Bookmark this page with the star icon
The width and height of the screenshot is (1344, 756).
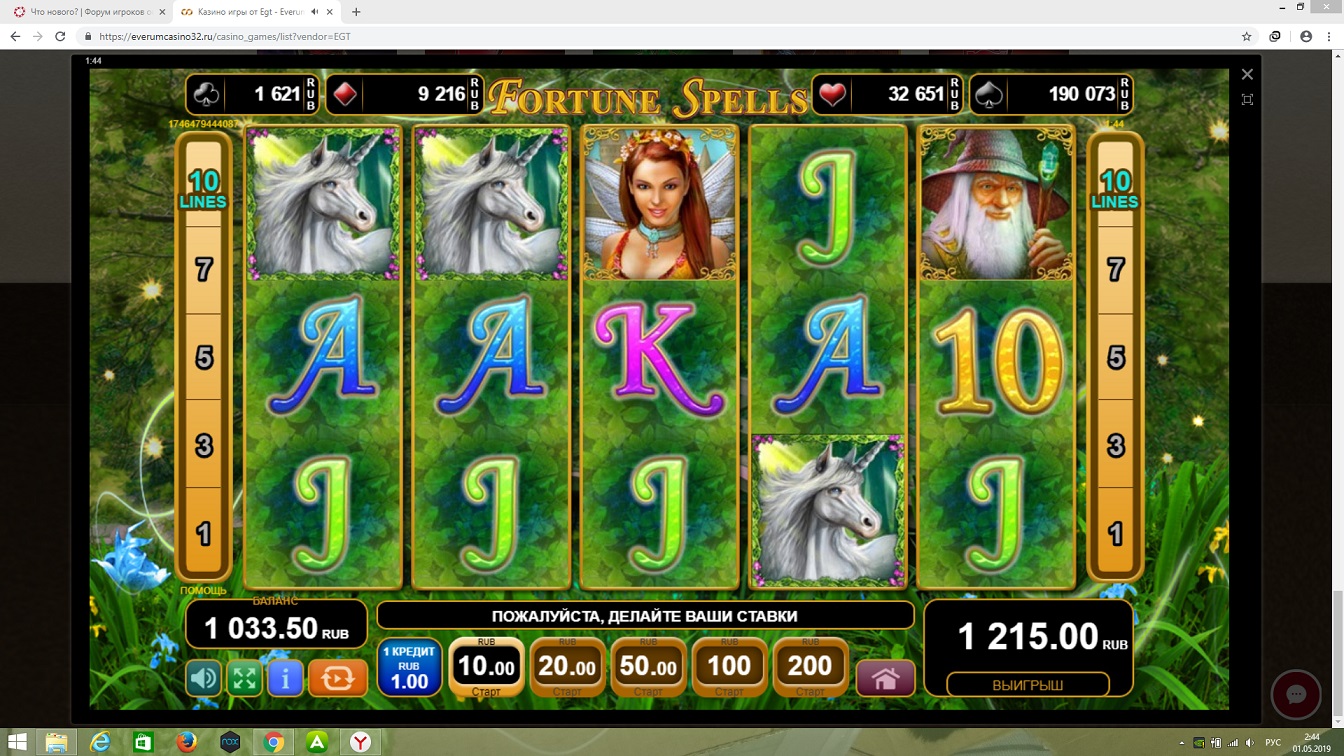[x=1246, y=36]
